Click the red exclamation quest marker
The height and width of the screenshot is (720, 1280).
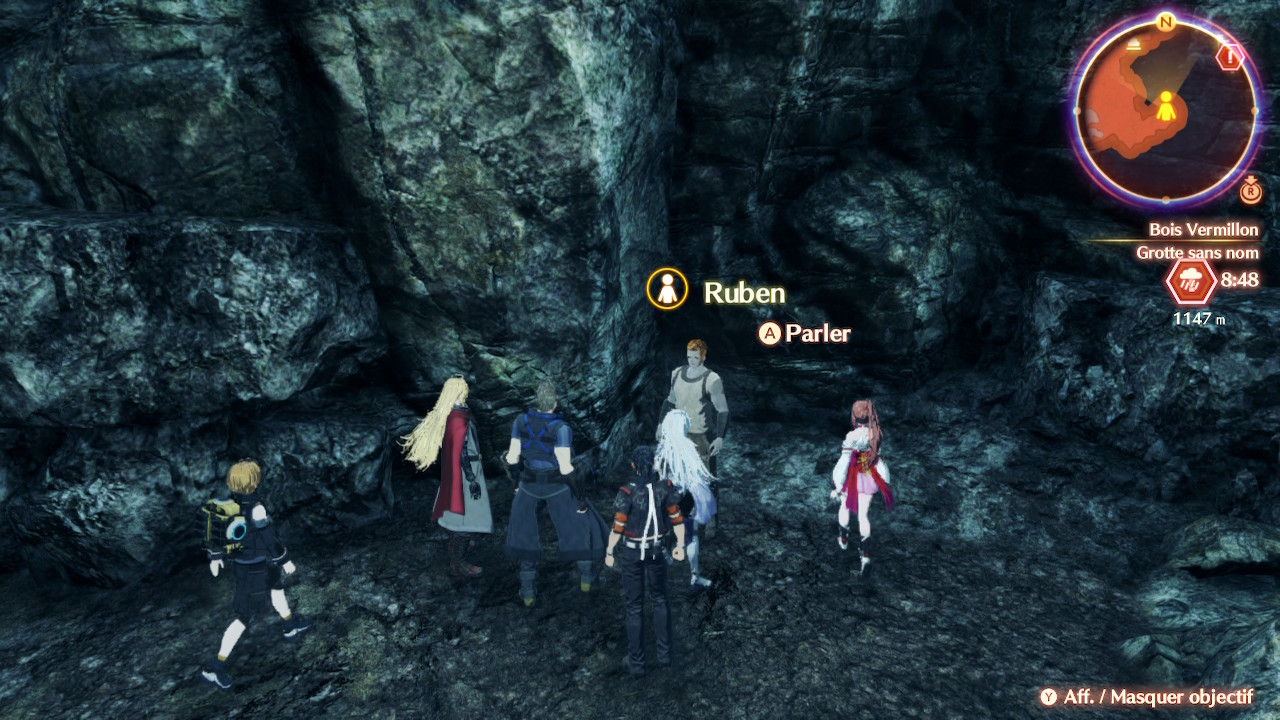pos(1229,58)
